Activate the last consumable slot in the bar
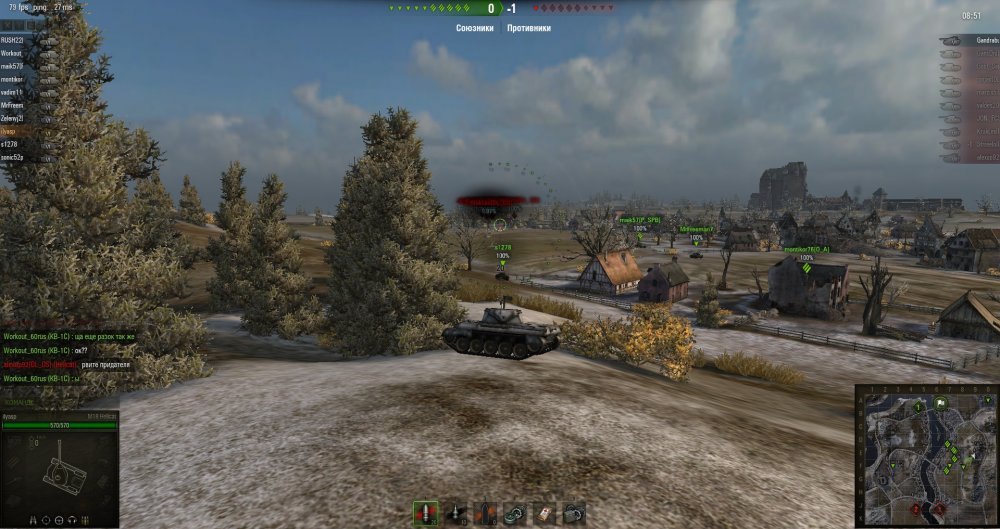The image size is (1000, 529). tap(574, 513)
